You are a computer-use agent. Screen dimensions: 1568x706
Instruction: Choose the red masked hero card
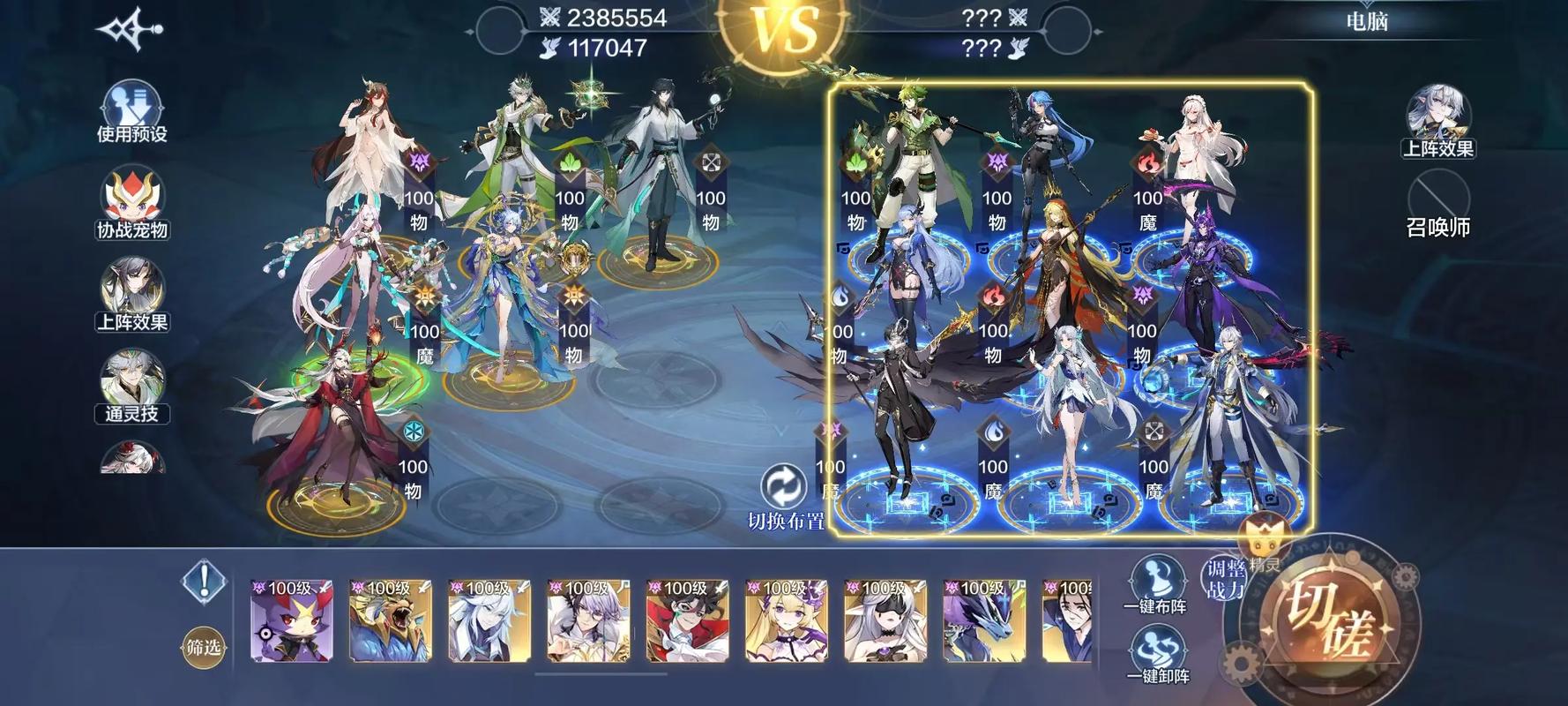(x=687, y=621)
